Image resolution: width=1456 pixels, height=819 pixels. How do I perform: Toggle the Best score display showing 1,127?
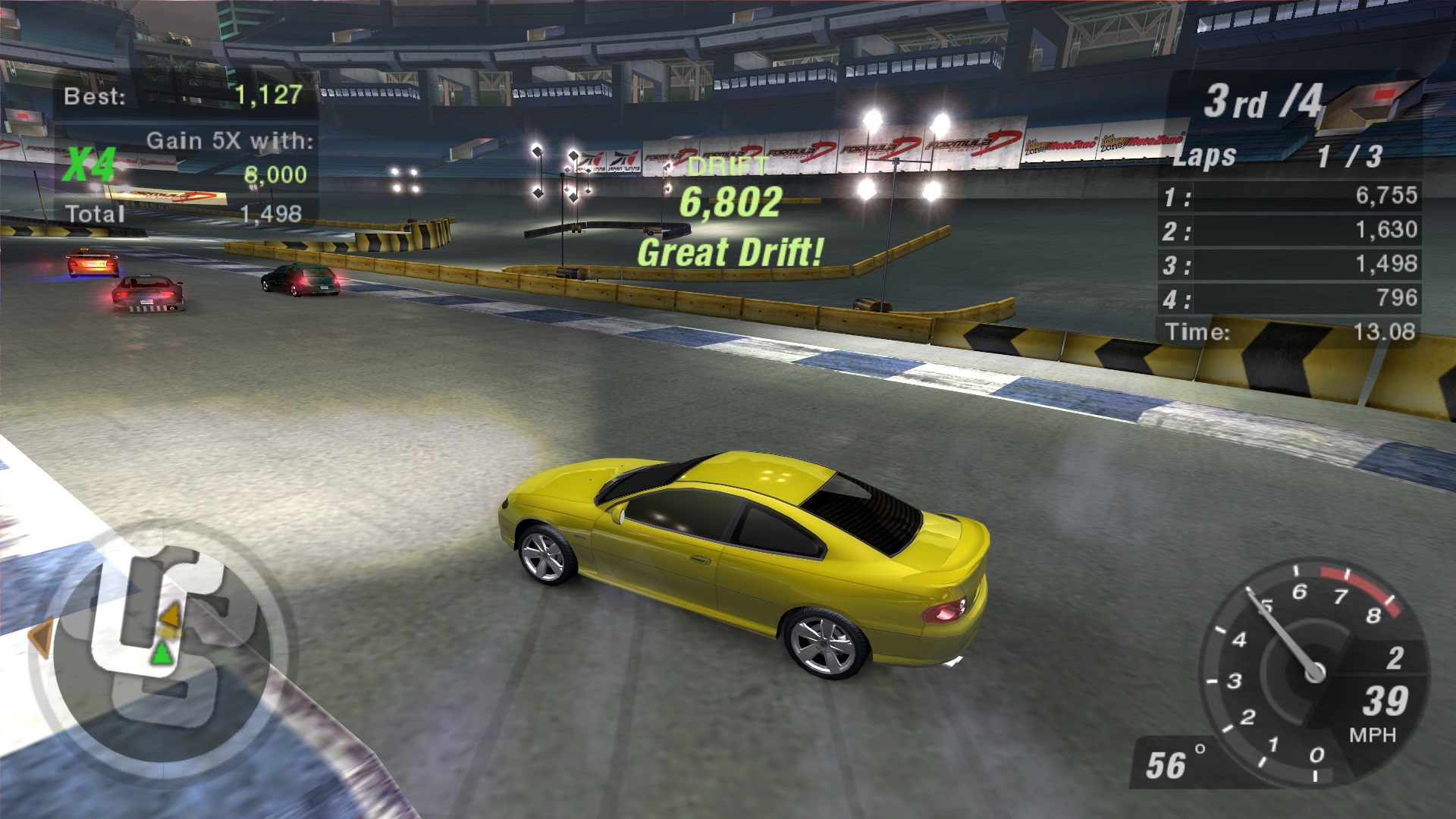182,95
